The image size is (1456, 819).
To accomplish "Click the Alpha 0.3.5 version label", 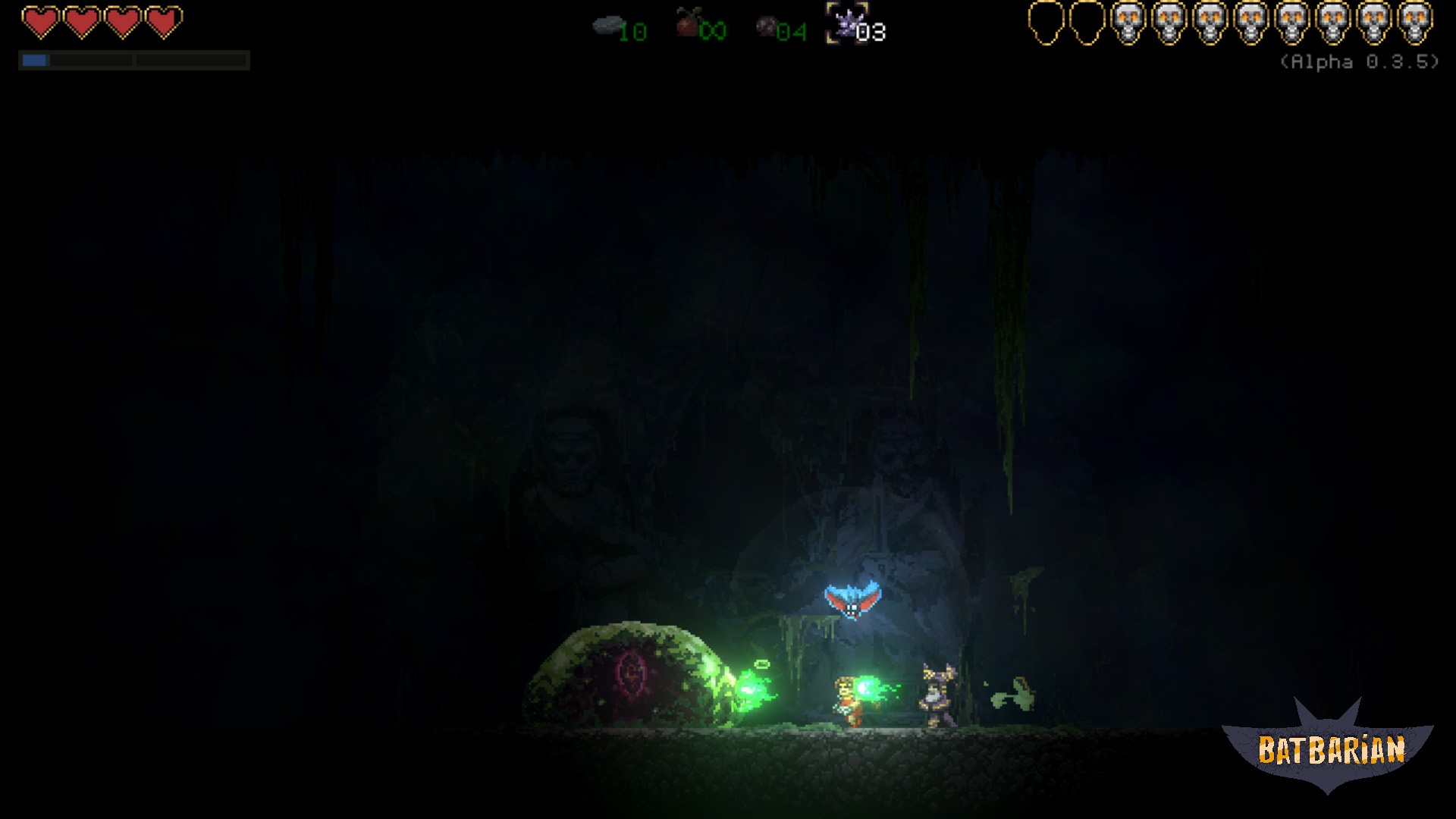I will point(1361,64).
